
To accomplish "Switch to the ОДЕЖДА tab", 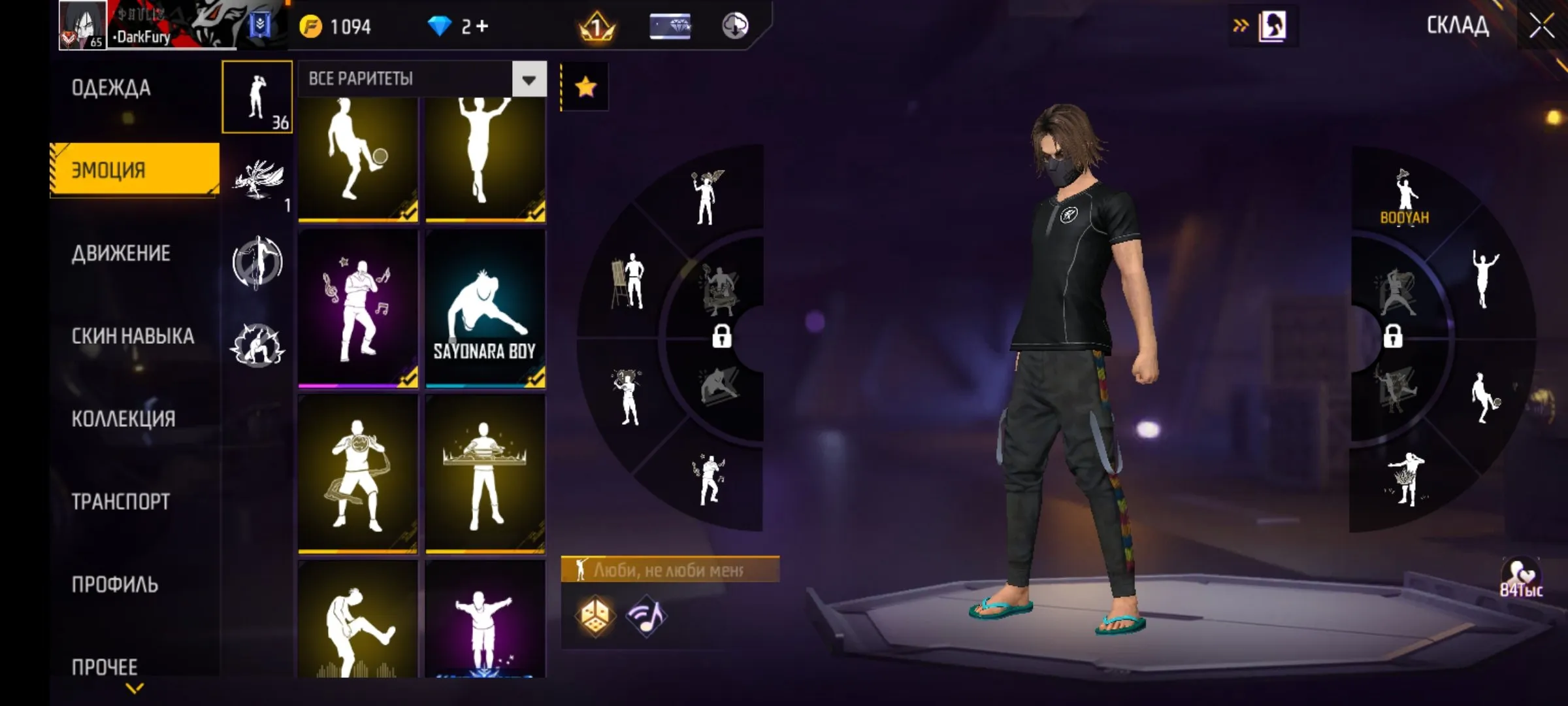I will click(111, 87).
